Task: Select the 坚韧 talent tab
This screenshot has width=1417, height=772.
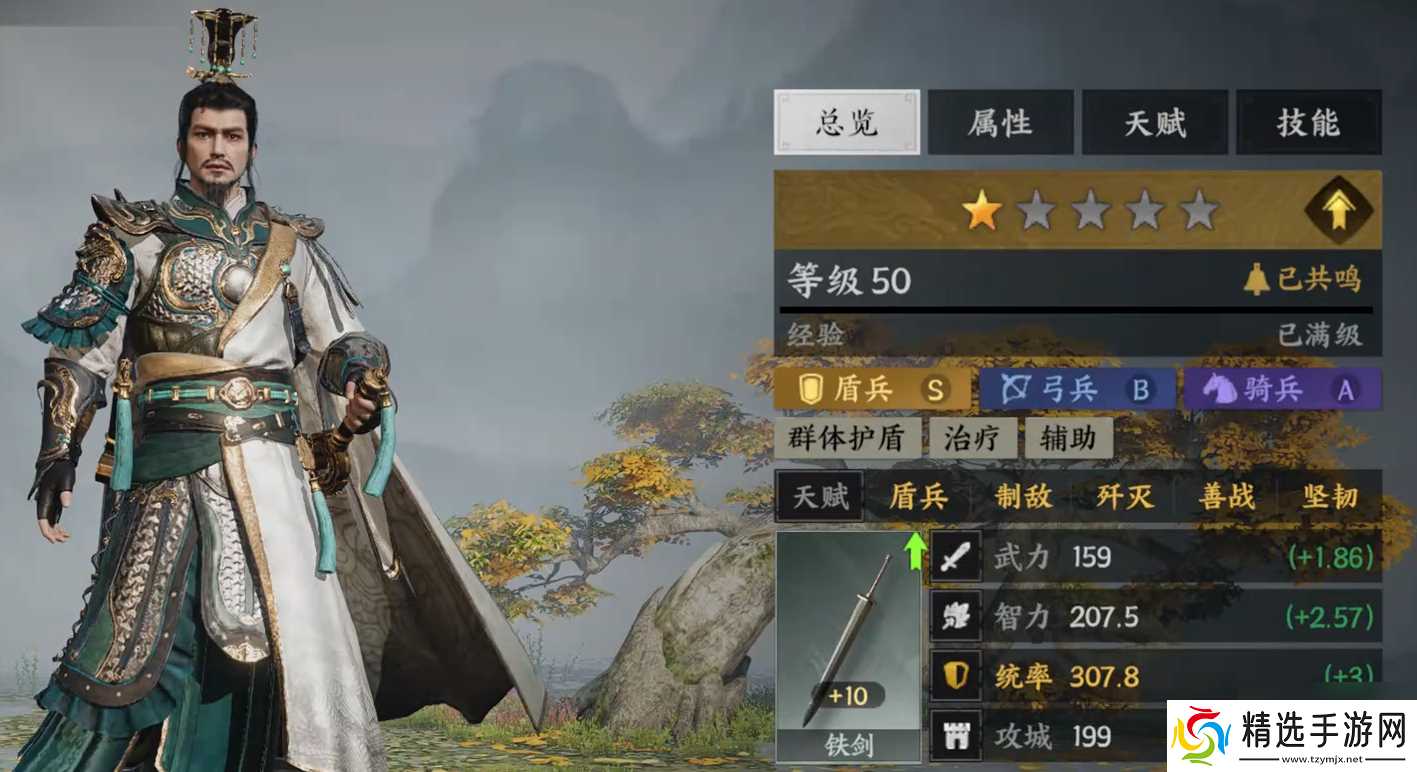Action: tap(1329, 497)
